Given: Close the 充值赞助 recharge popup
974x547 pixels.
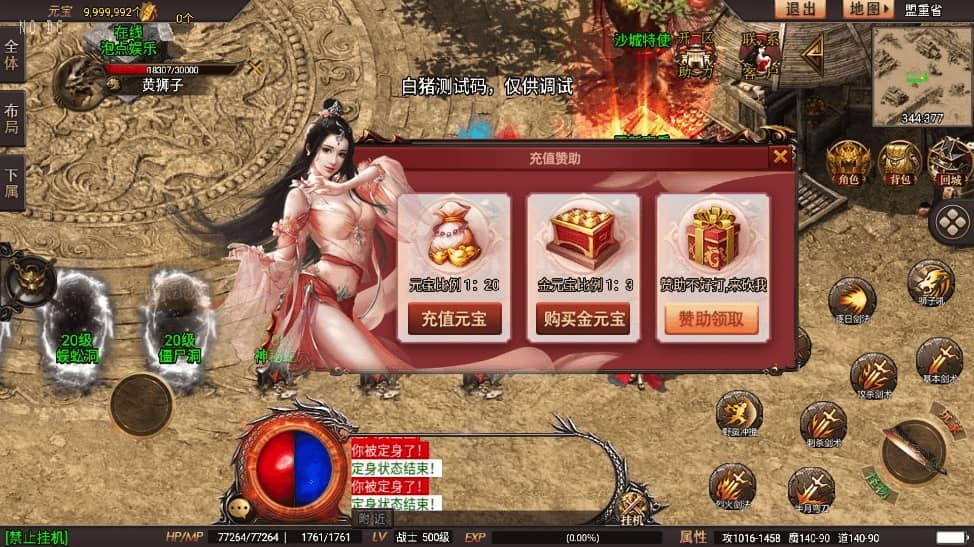Looking at the screenshot, I should click(x=780, y=156).
